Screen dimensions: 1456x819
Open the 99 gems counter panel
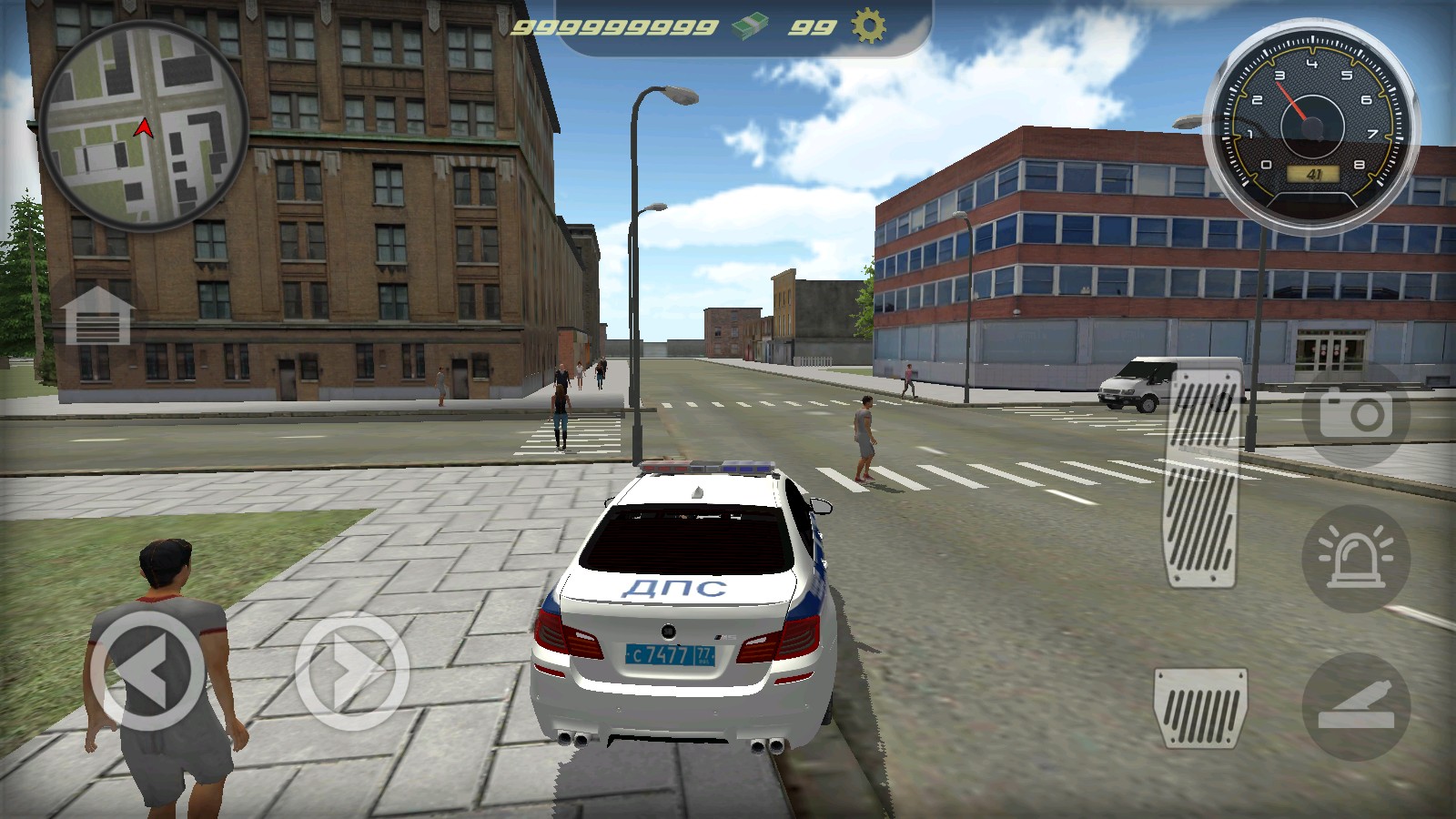[813, 25]
